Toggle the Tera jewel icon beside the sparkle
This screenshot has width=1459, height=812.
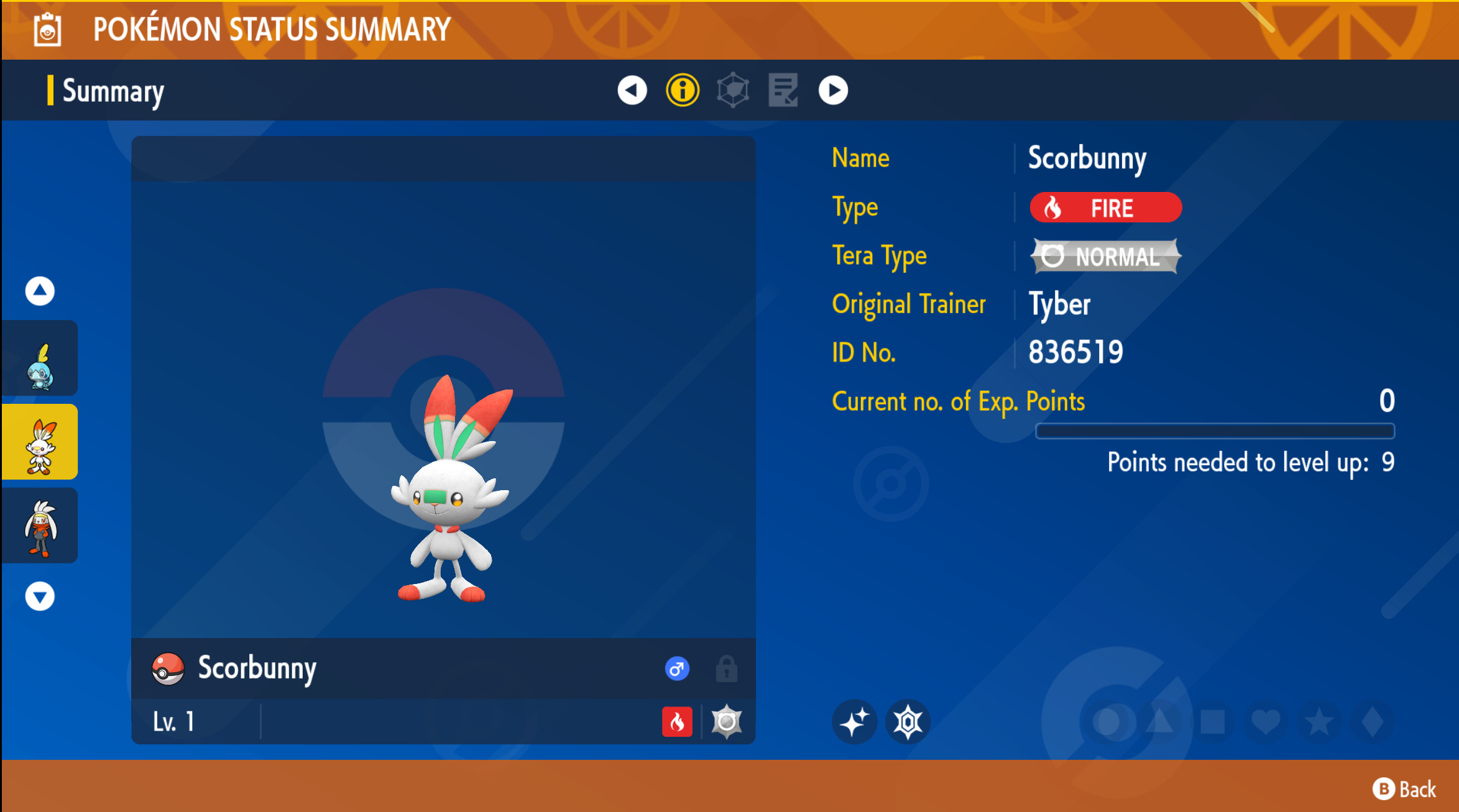click(x=909, y=722)
